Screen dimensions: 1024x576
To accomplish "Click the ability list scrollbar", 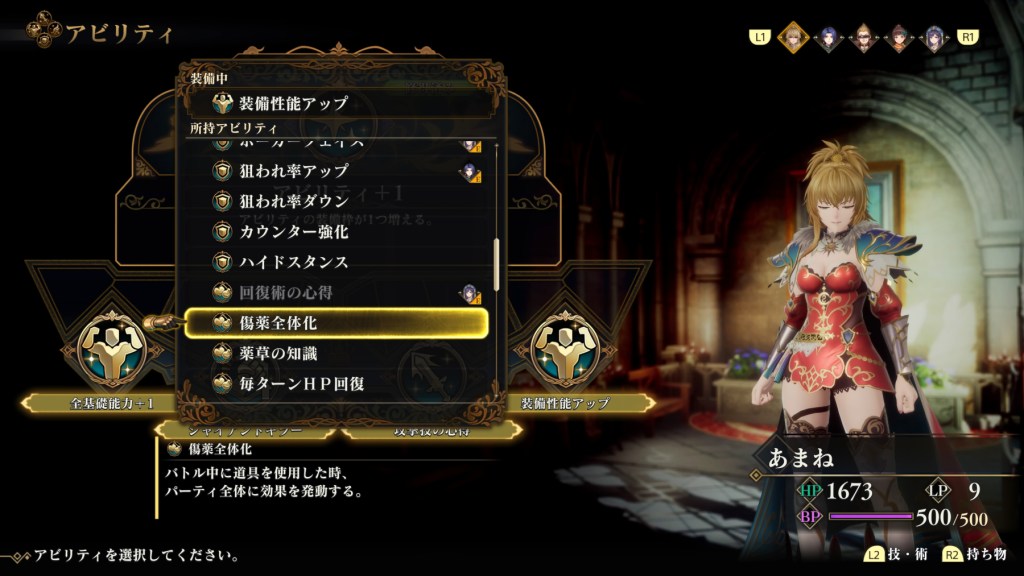I will [x=497, y=263].
